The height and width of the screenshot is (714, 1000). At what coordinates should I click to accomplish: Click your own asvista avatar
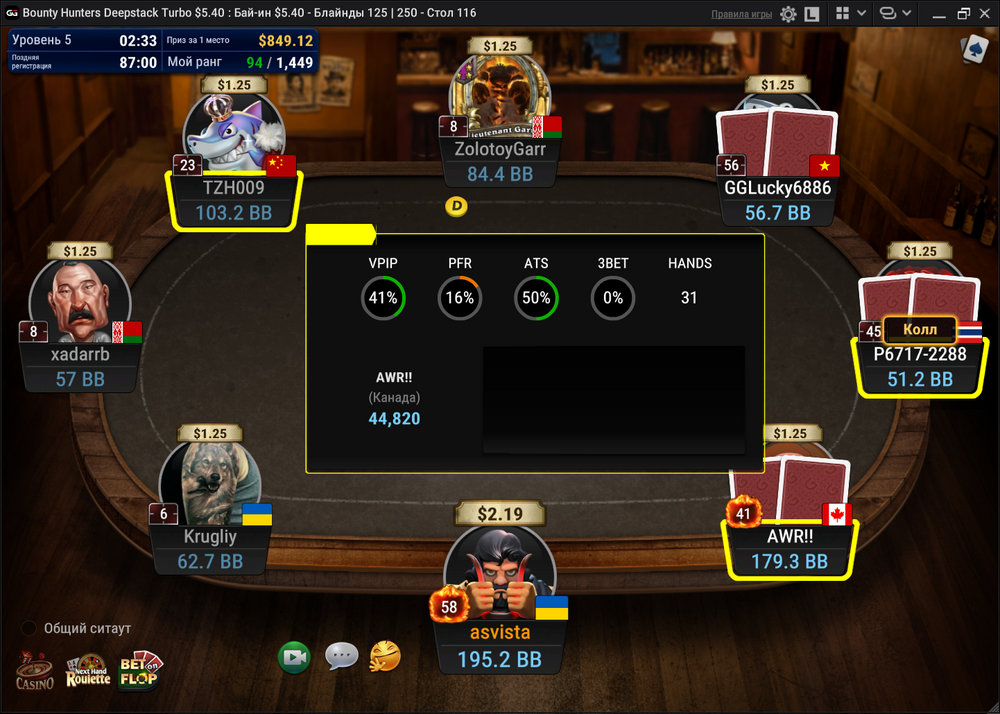tap(499, 570)
